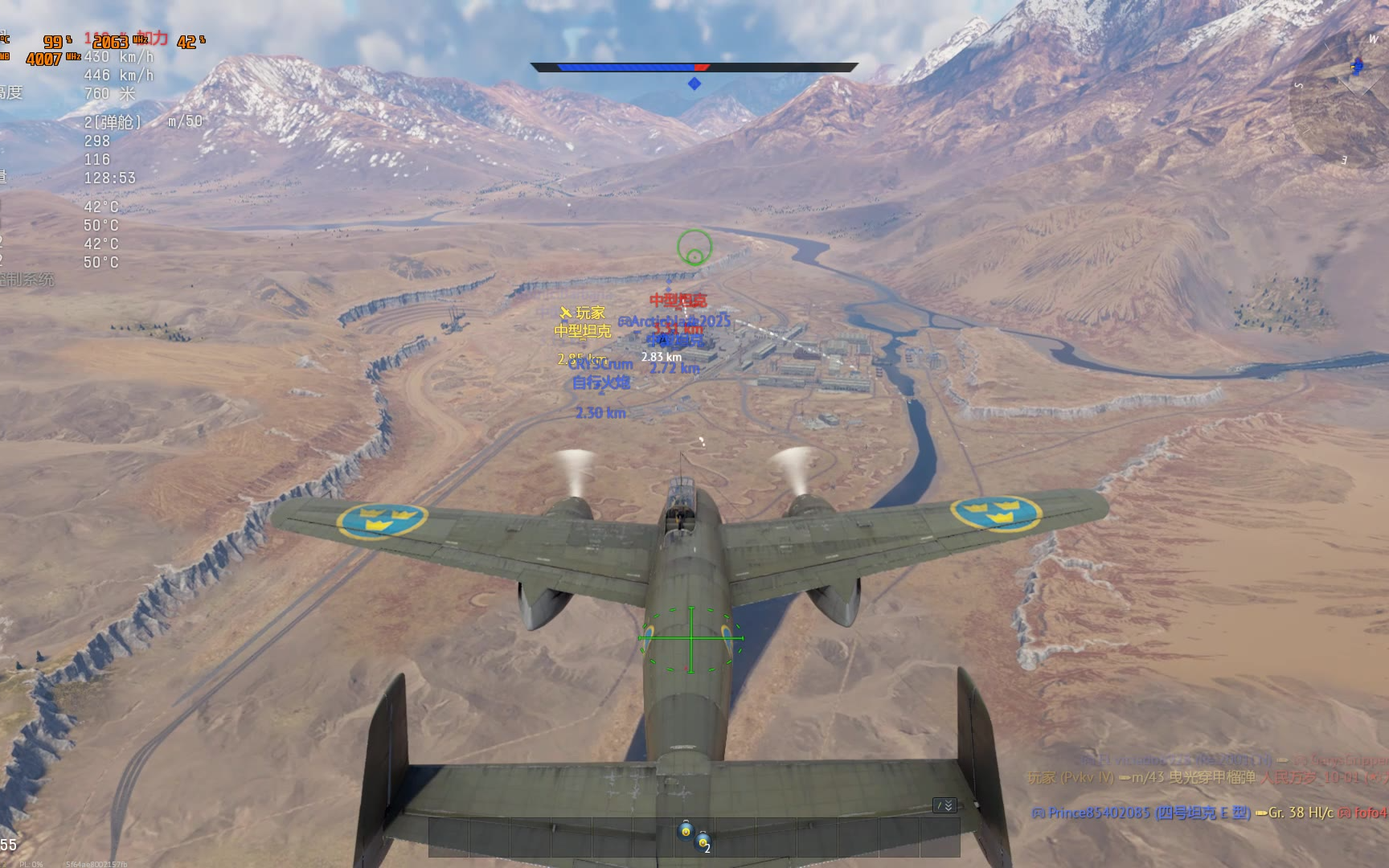Click the circular compass radar minimap
1389x868 pixels.
pyautogui.click(x=1339, y=100)
